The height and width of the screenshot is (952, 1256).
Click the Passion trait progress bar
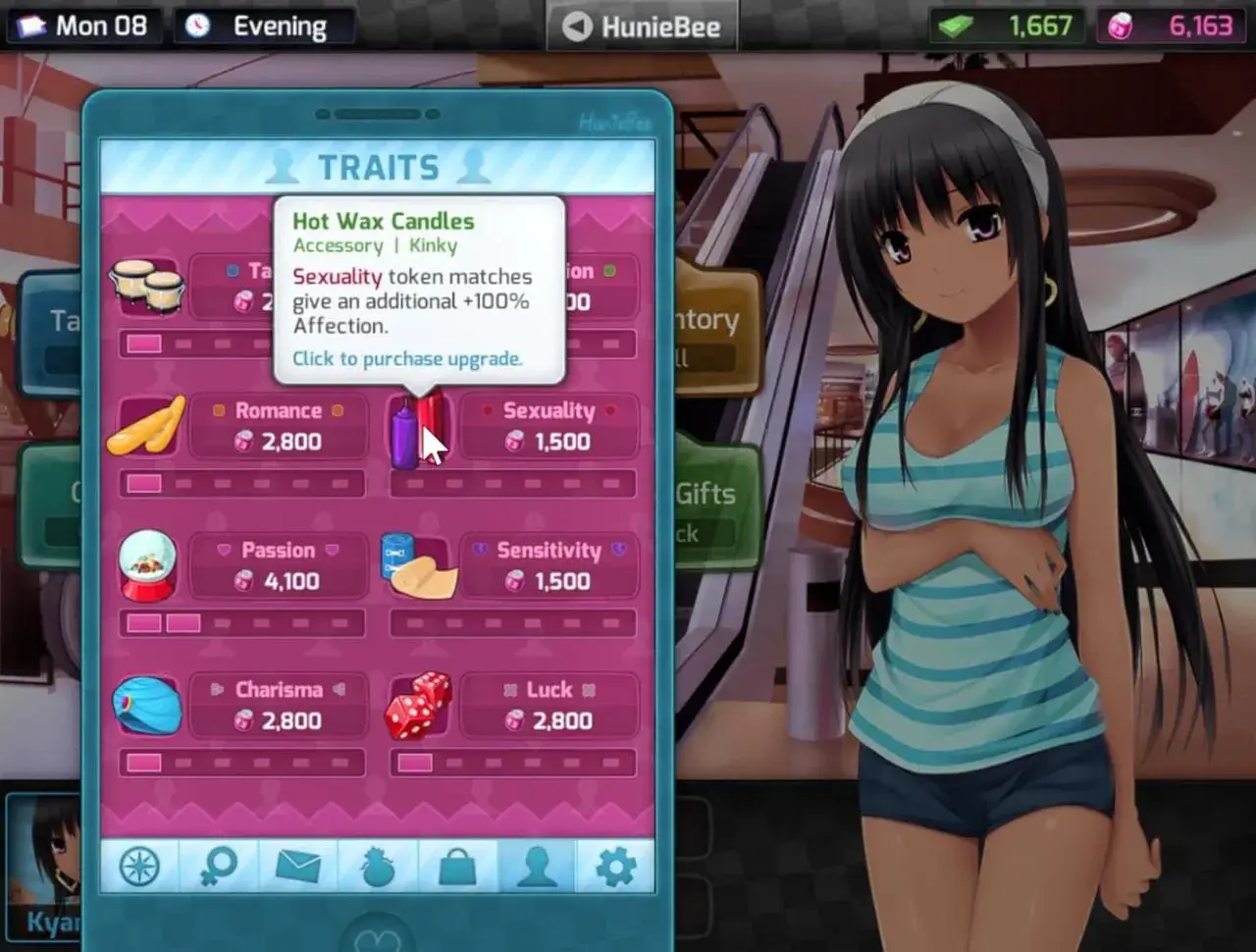point(240,622)
